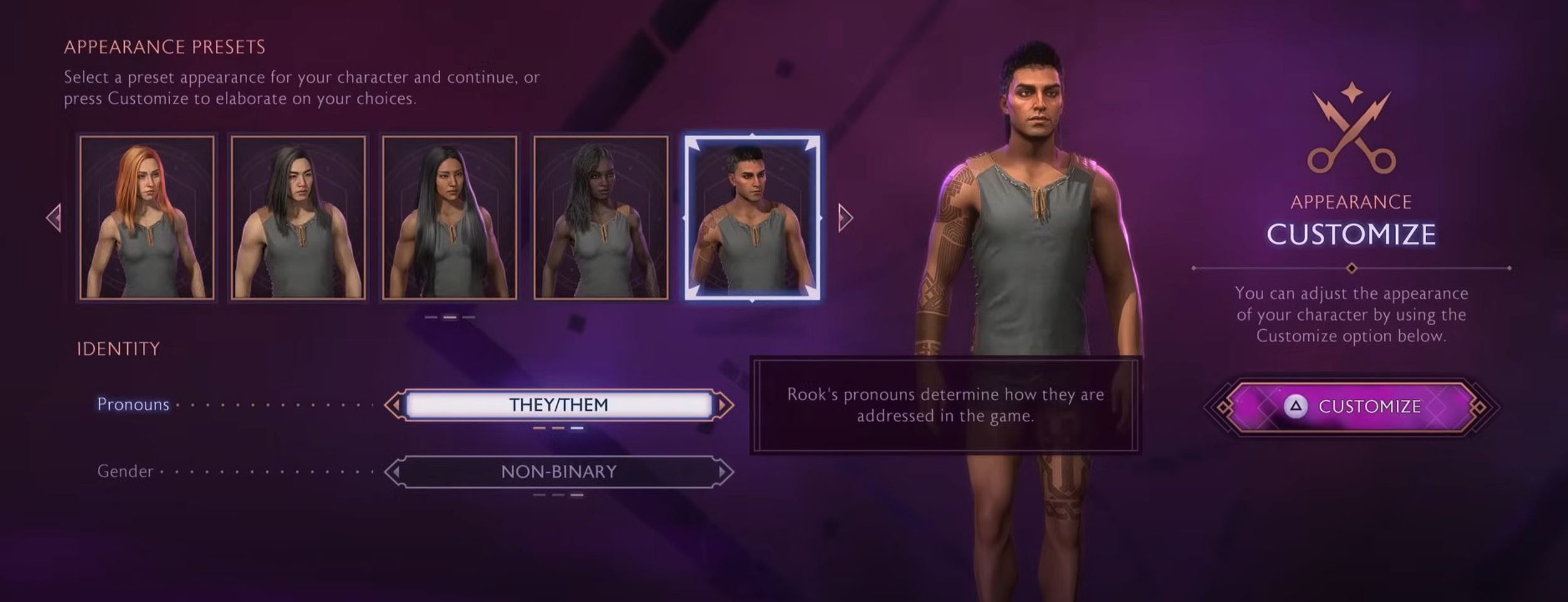The height and width of the screenshot is (602, 1568).
Task: Click the left arrow on Gender selector
Action: (394, 472)
